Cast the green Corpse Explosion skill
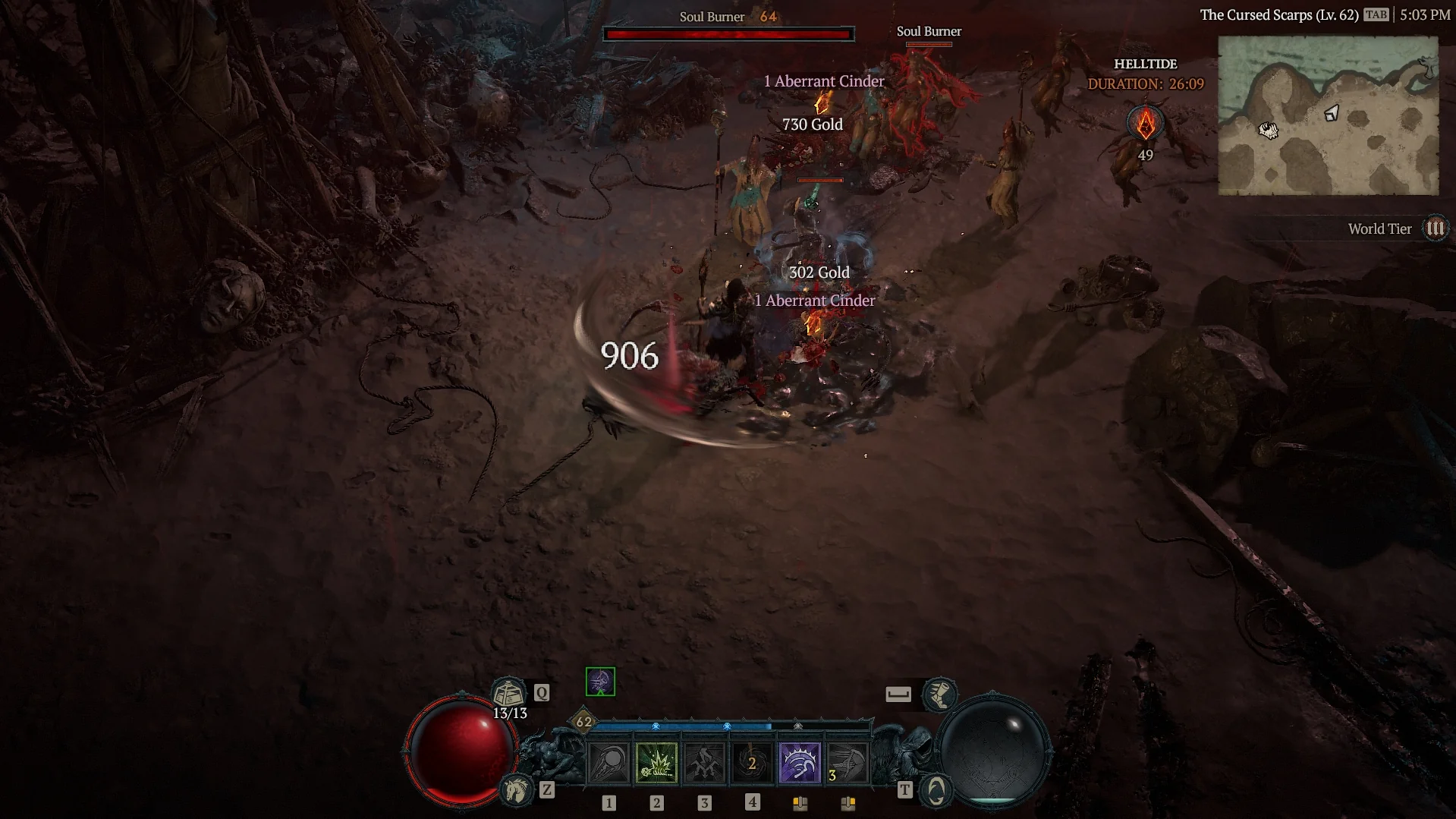 (656, 762)
